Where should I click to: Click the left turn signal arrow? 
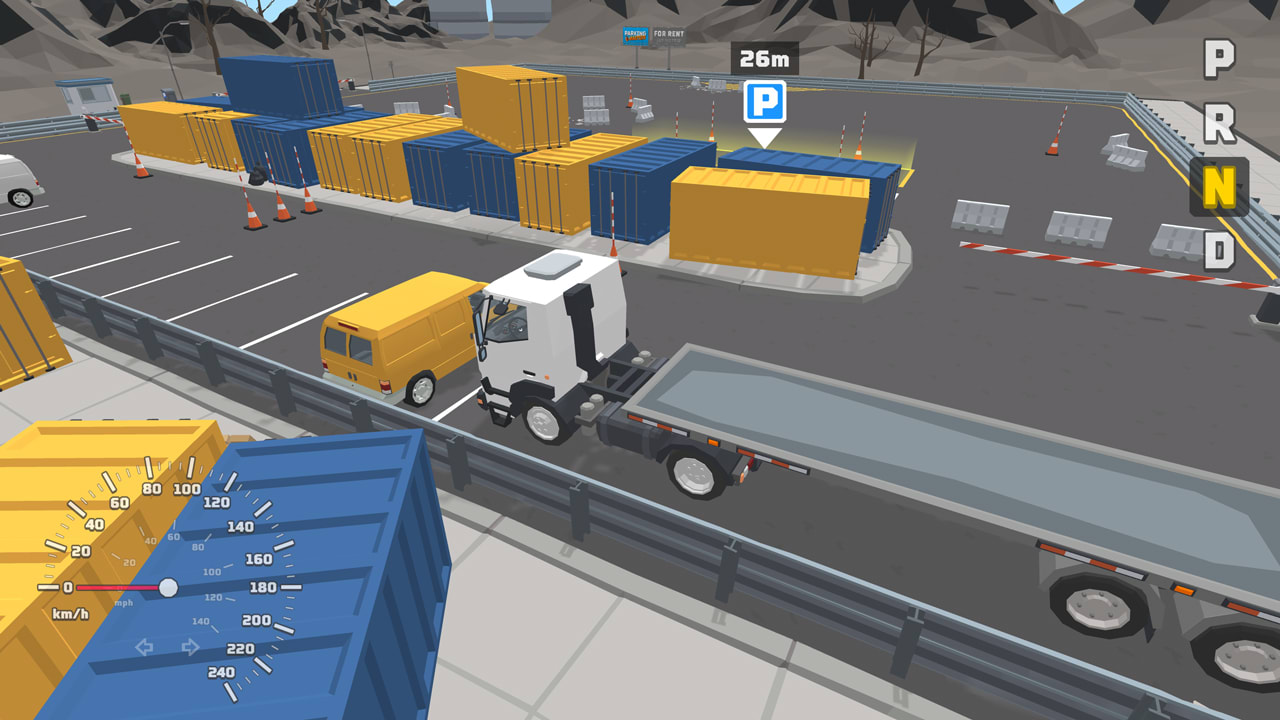click(143, 647)
